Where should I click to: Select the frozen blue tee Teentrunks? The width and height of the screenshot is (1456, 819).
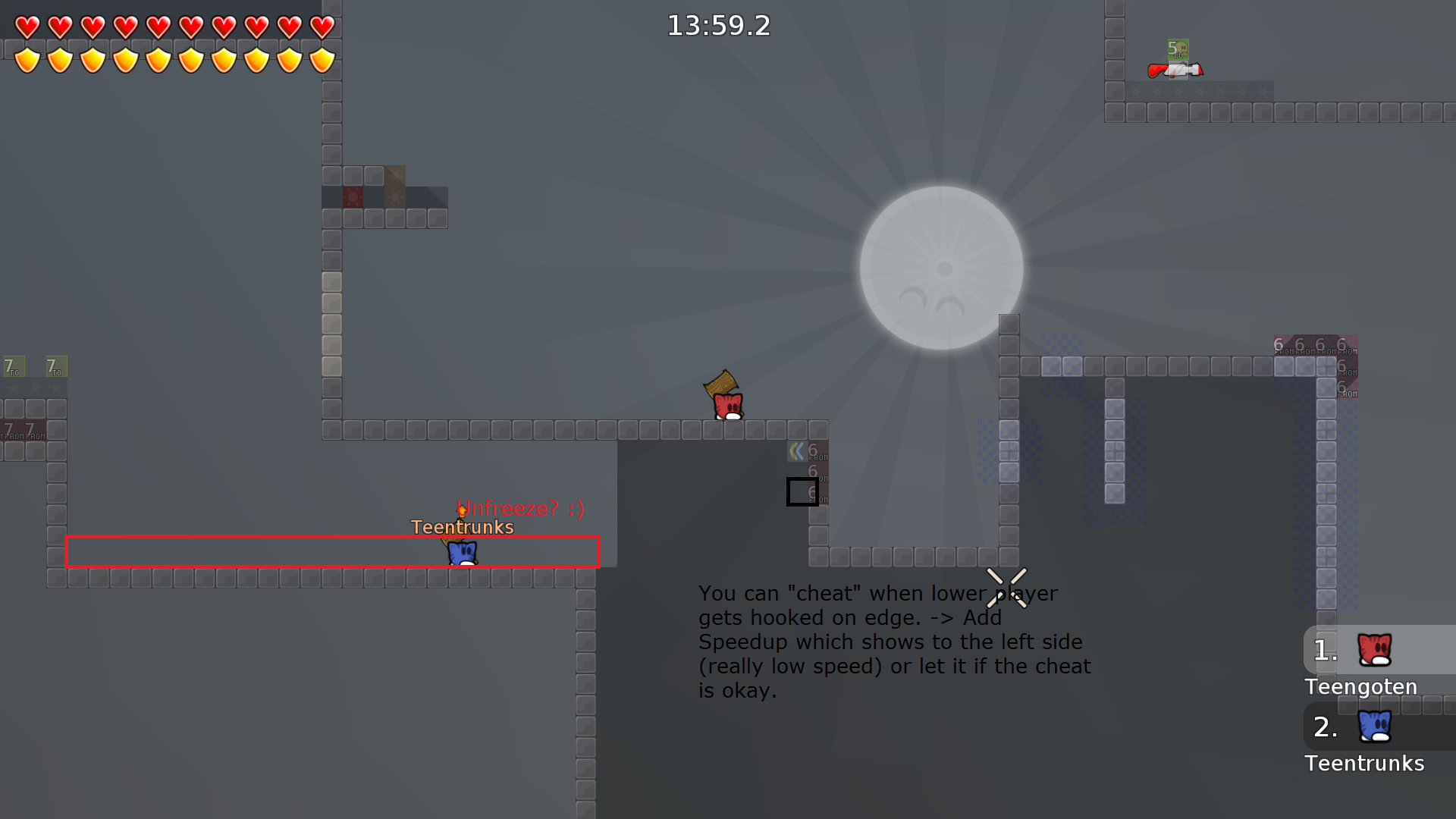click(x=463, y=554)
